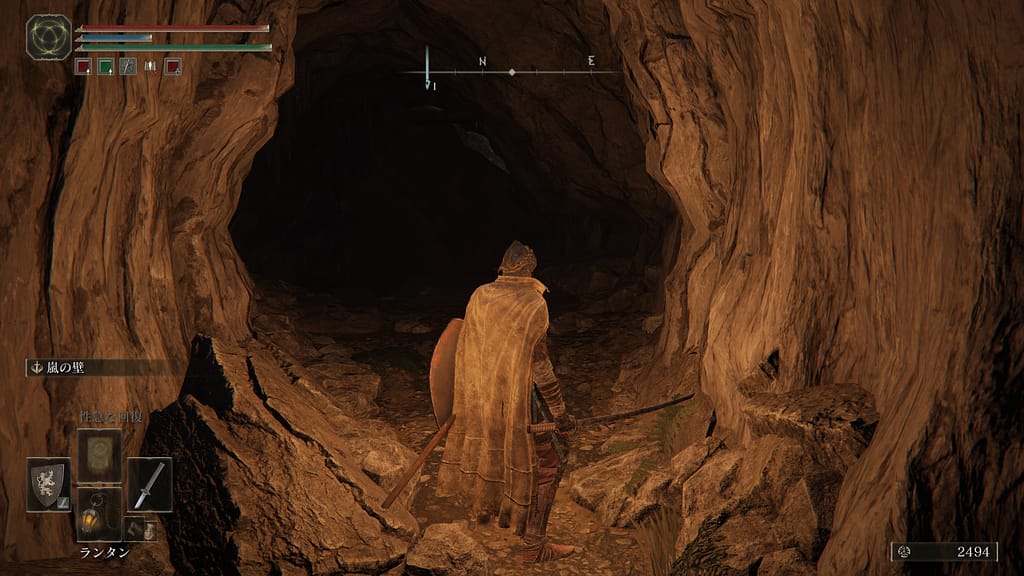Inspect the green stamina buff status icon
This screenshot has width=1024, height=576.
[x=105, y=67]
